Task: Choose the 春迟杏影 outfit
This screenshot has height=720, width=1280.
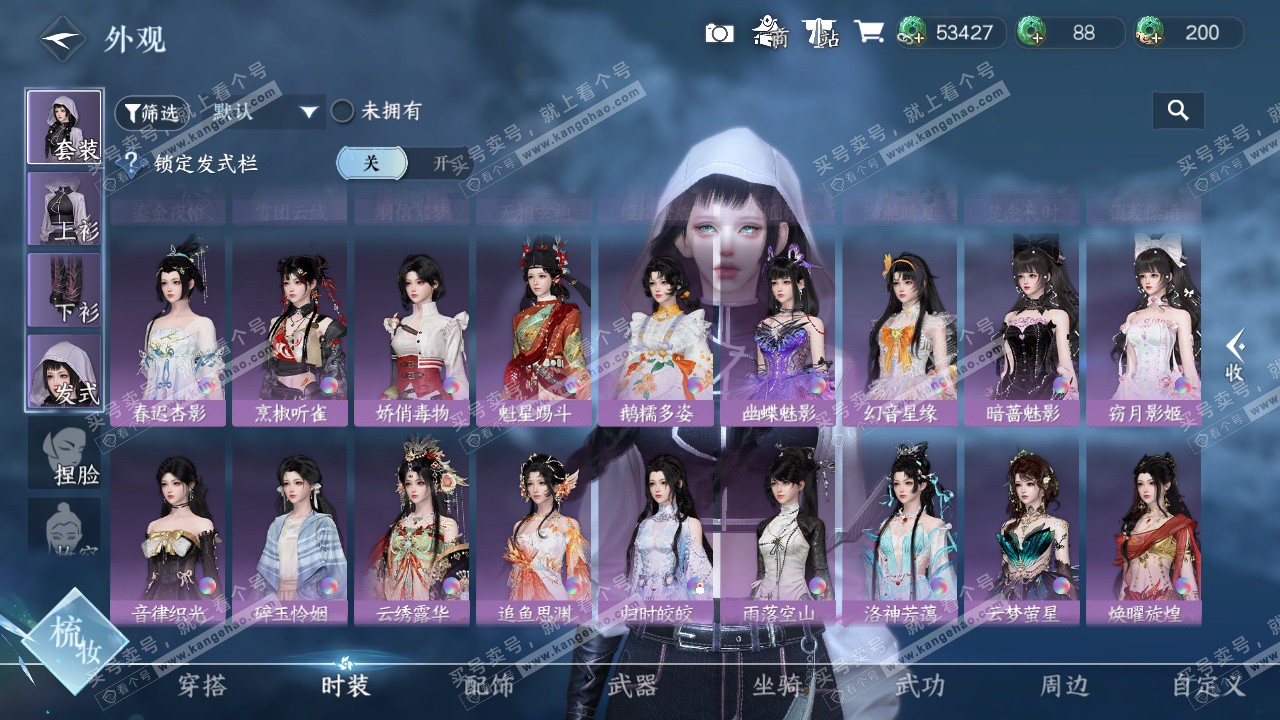Action: 168,330
